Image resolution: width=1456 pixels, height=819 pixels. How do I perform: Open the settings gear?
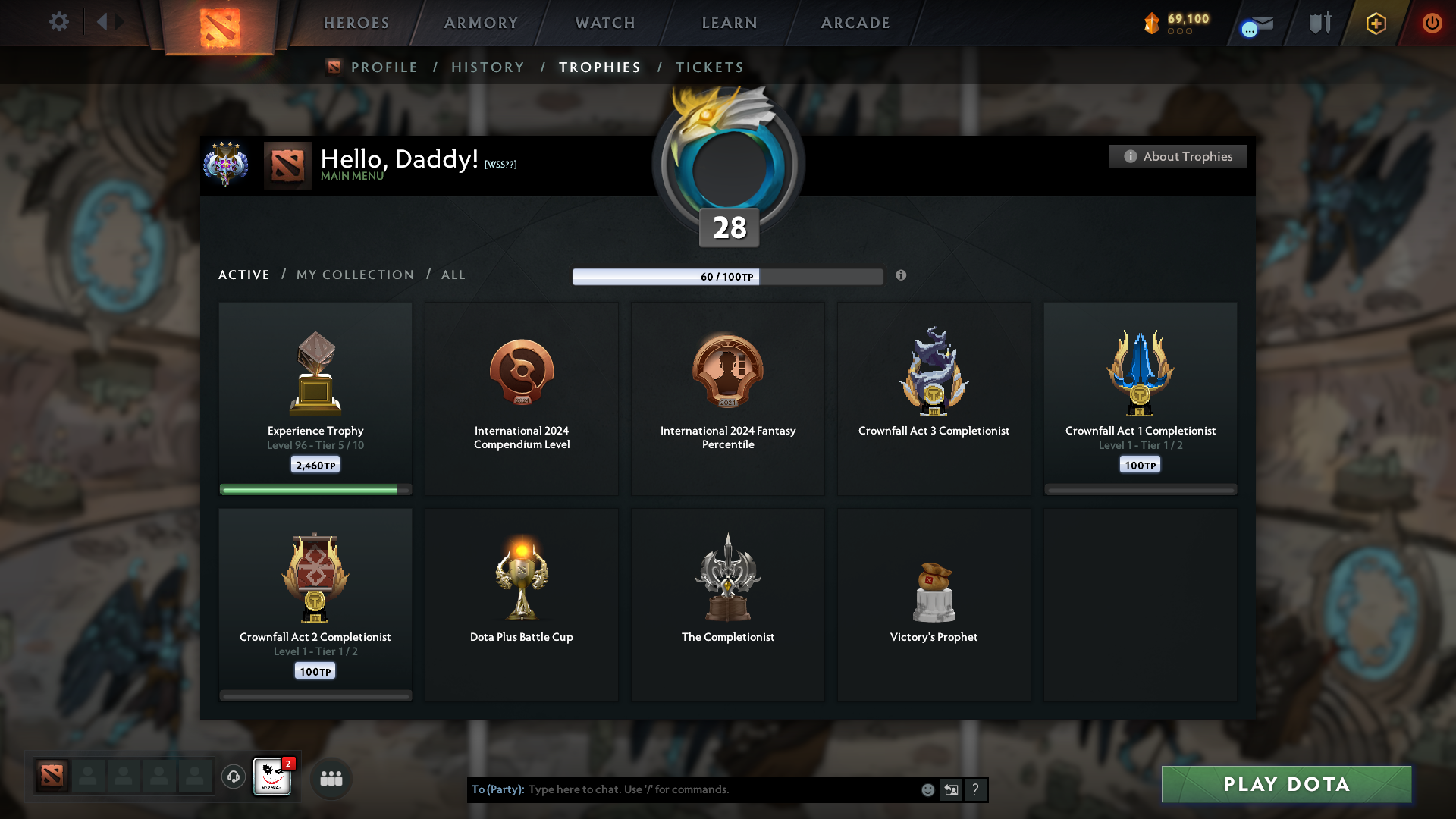(x=59, y=23)
